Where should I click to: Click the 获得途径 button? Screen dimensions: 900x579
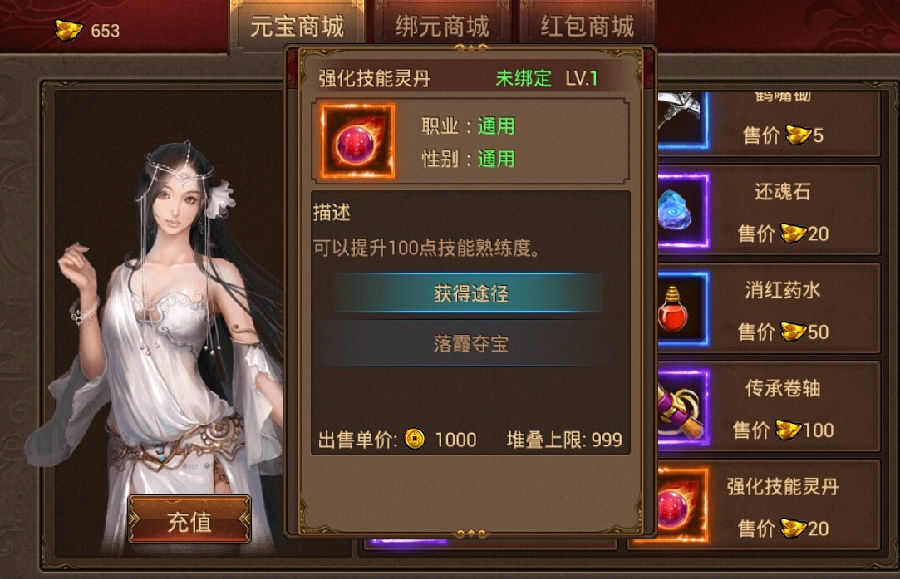(470, 294)
